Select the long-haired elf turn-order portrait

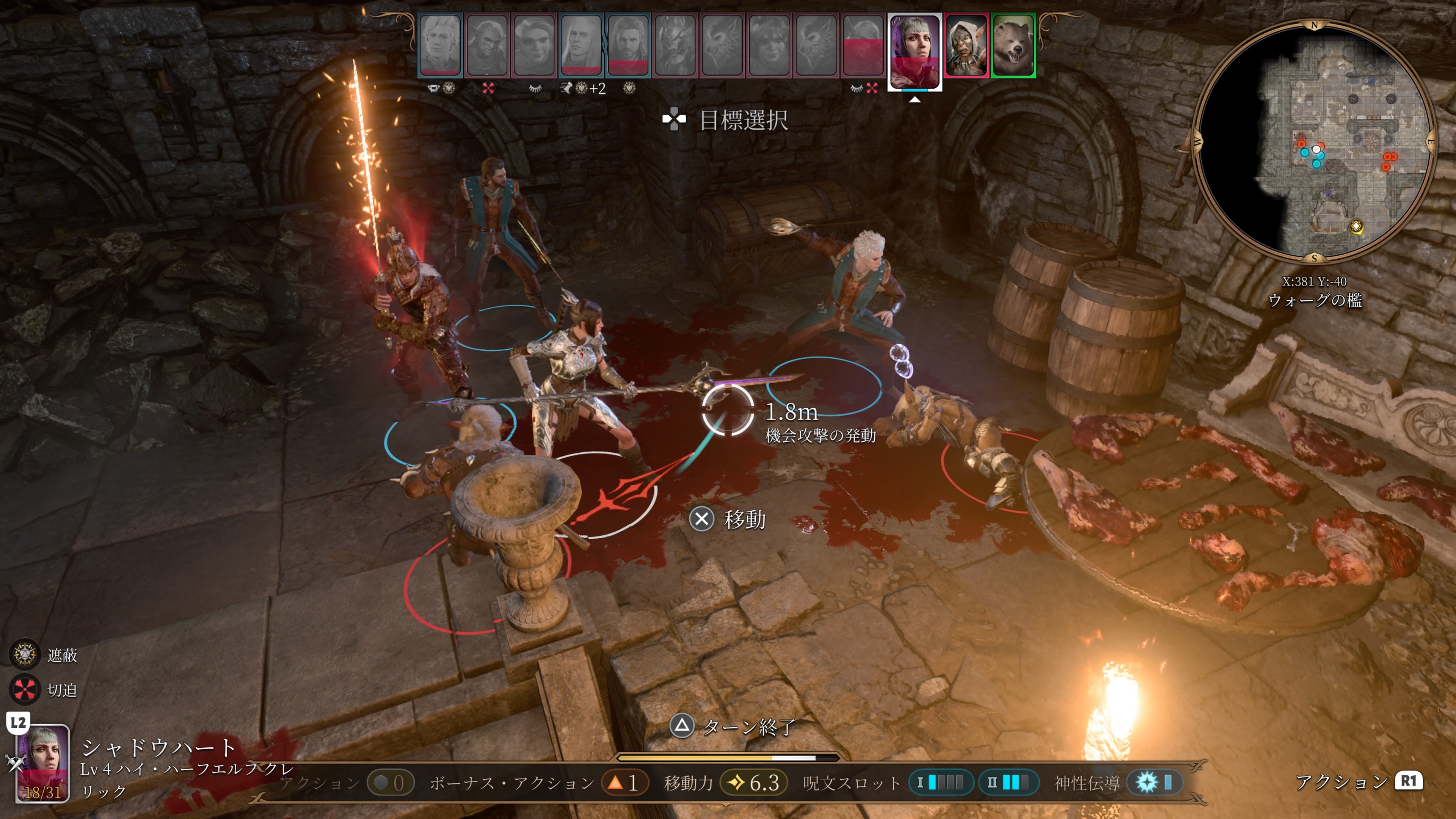tap(581, 45)
